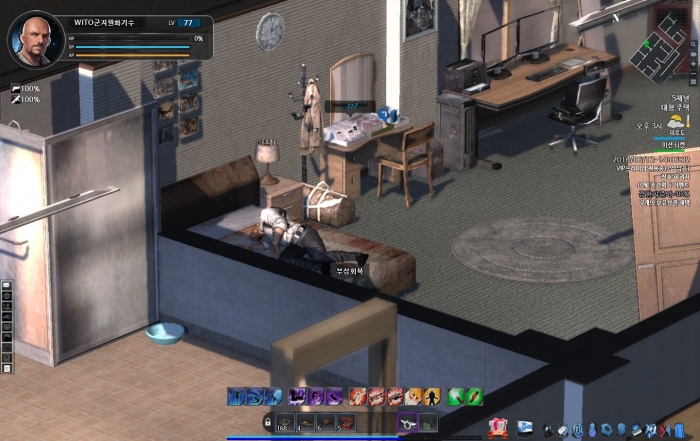Click the weather sun-and-cloud icon
This screenshot has height=441, width=700.
(677, 120)
